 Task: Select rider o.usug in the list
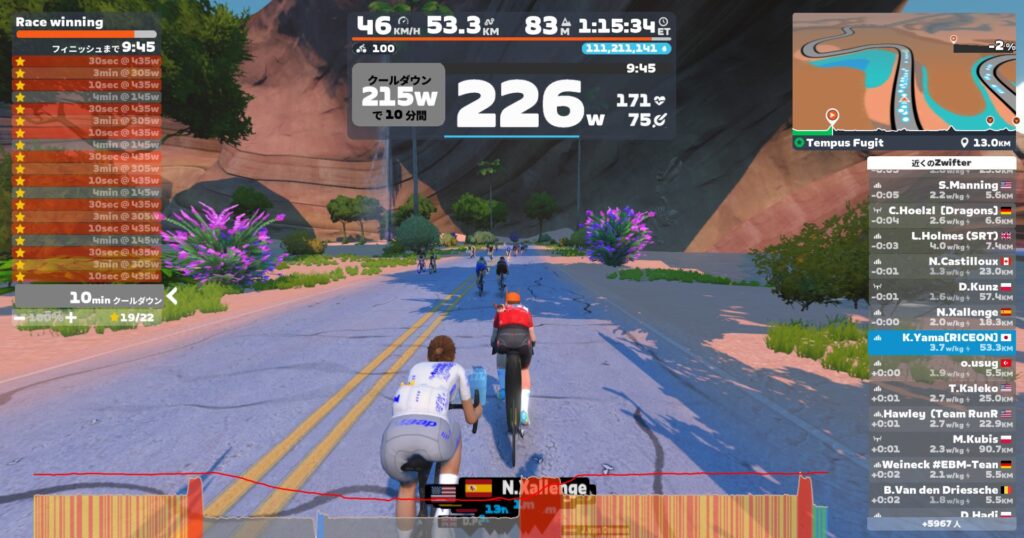point(941,367)
